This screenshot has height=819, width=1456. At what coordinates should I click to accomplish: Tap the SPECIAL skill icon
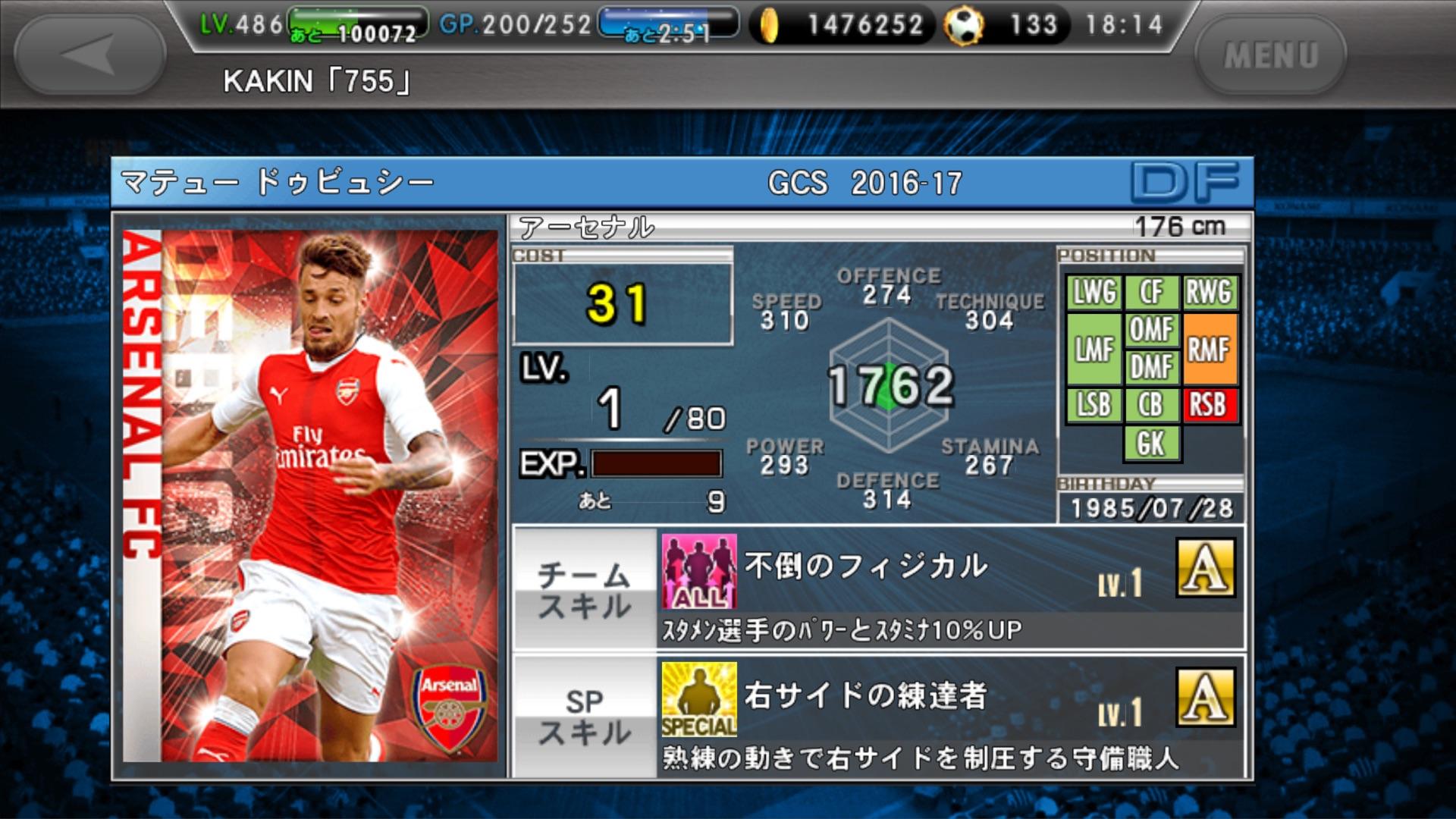(x=698, y=699)
